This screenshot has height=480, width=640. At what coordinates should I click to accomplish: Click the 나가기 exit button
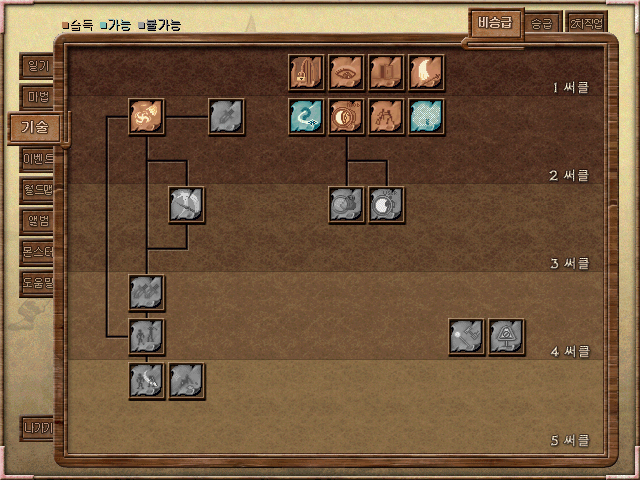tap(37, 428)
